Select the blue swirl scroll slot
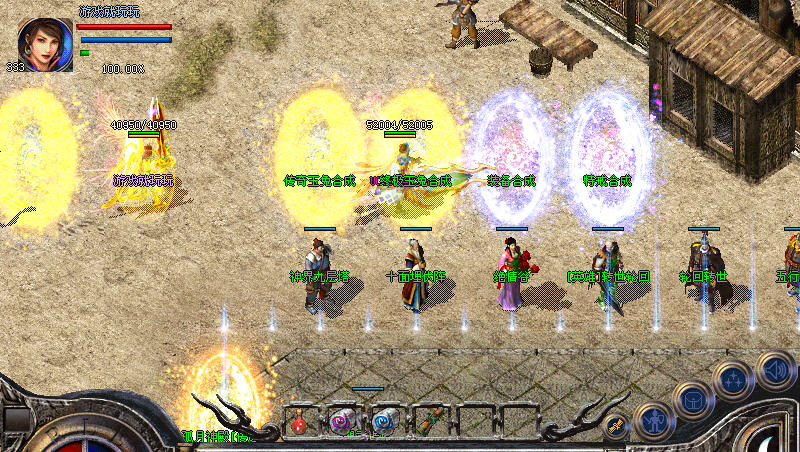Screen dimensions: 800x452 coord(386,422)
